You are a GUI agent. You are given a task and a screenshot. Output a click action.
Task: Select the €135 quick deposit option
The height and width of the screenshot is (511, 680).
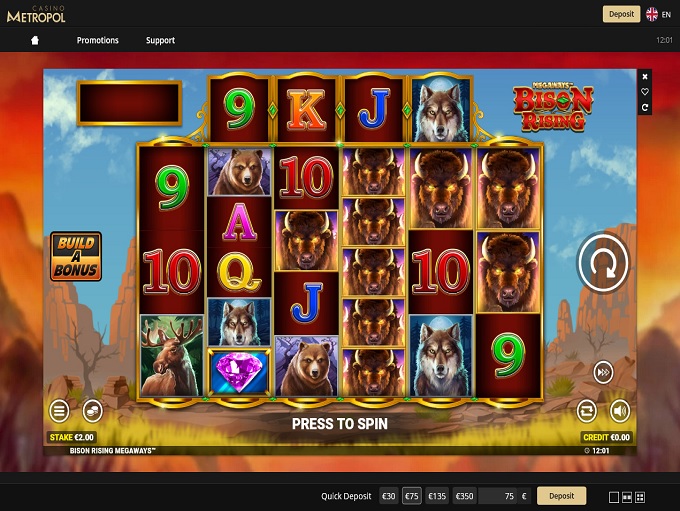point(437,496)
